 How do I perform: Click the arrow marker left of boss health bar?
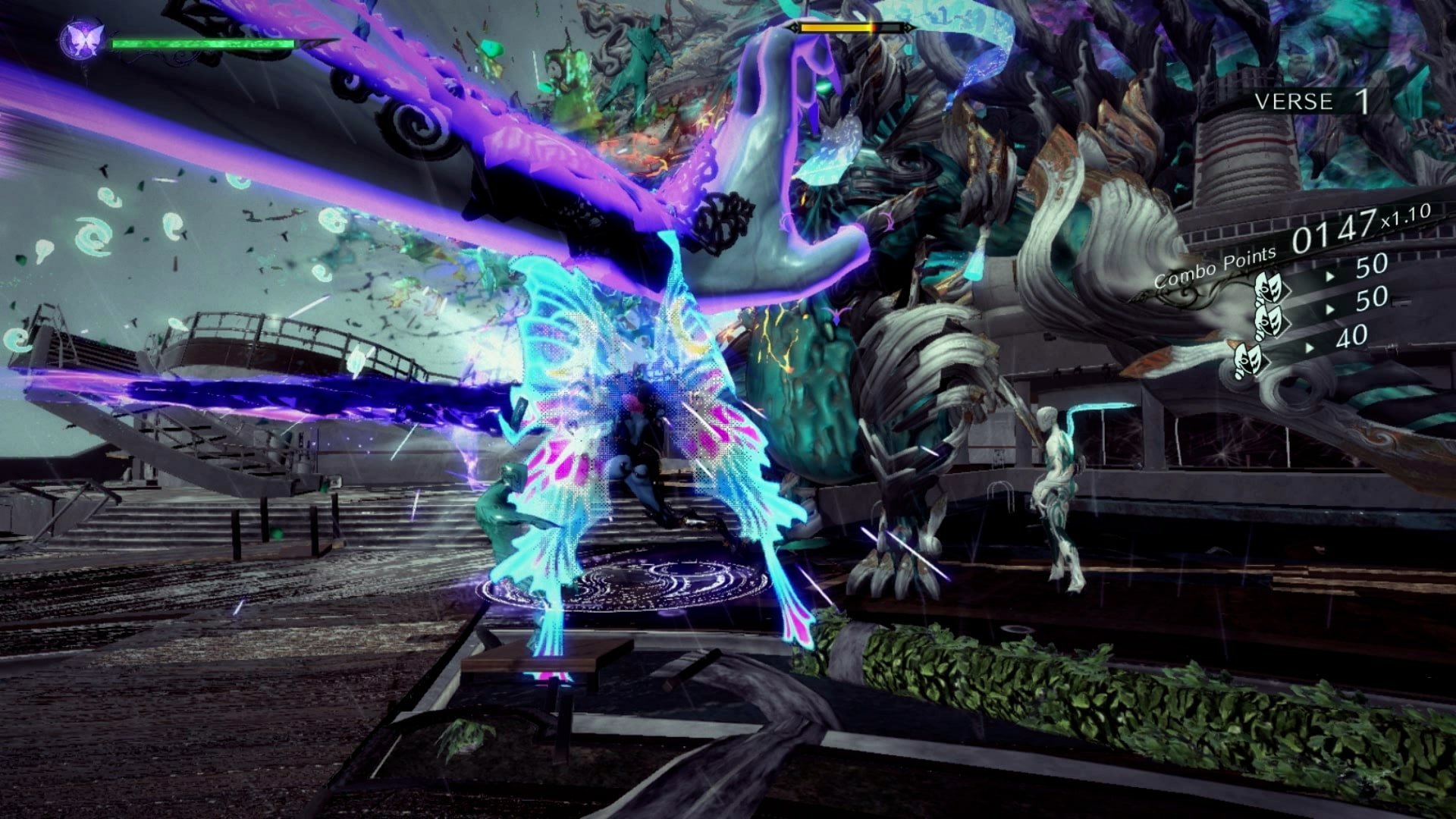793,27
